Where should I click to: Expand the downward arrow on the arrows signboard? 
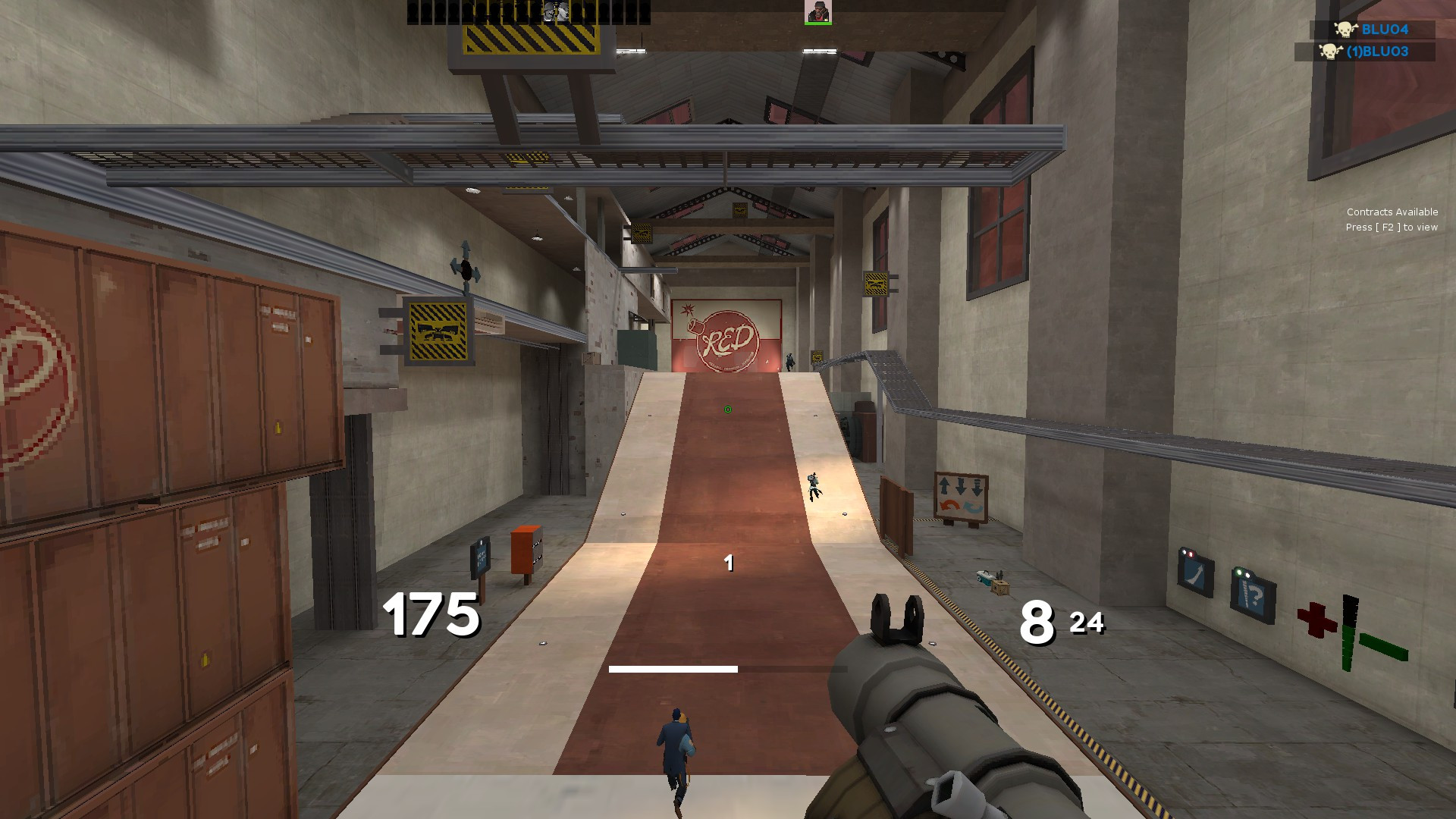click(961, 487)
